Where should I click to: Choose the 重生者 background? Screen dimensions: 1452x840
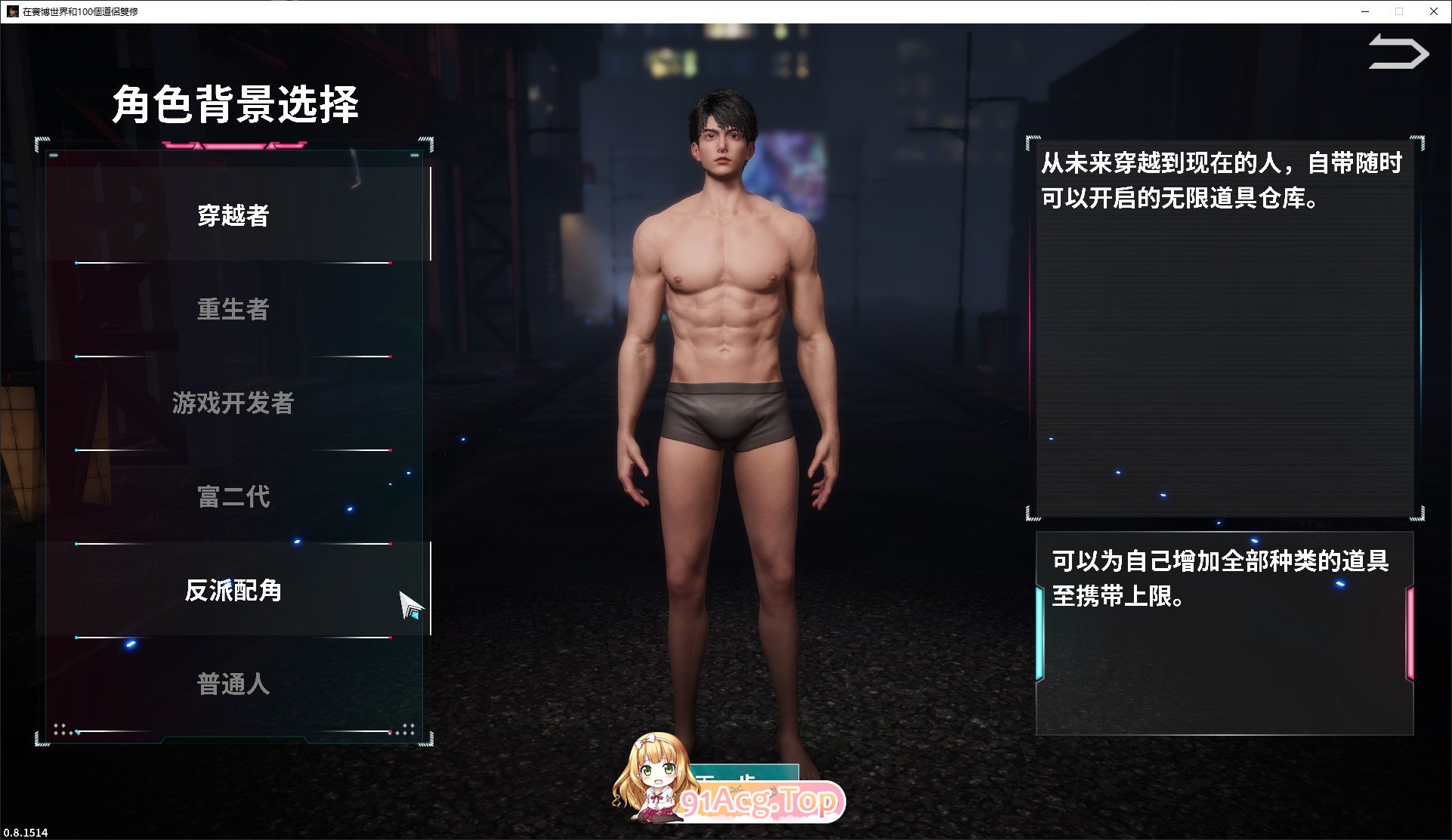tap(233, 310)
